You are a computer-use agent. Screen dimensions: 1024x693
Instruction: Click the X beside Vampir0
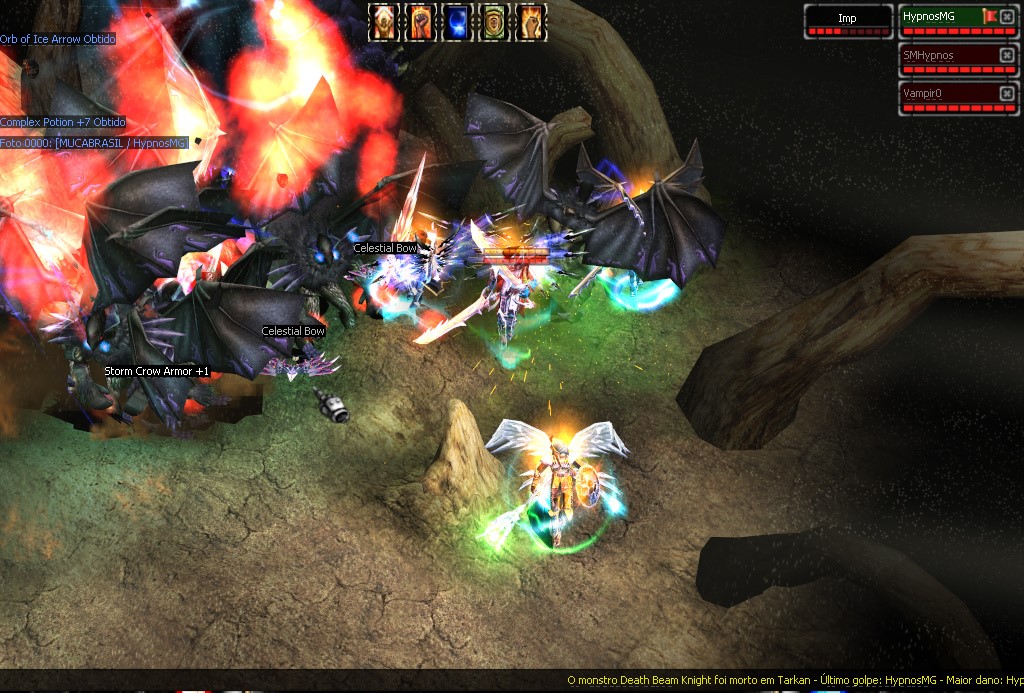(1007, 93)
